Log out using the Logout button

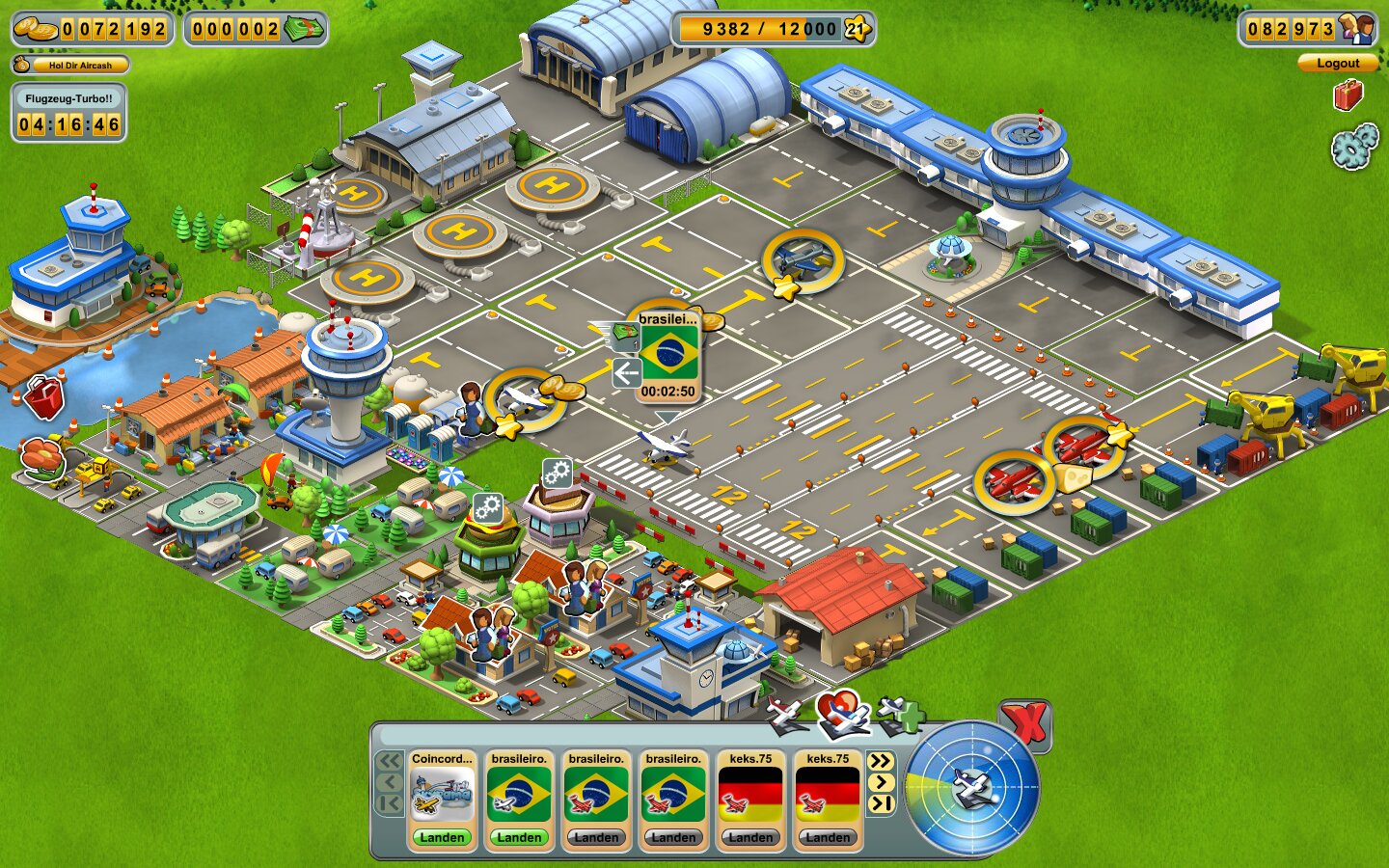point(1337,64)
